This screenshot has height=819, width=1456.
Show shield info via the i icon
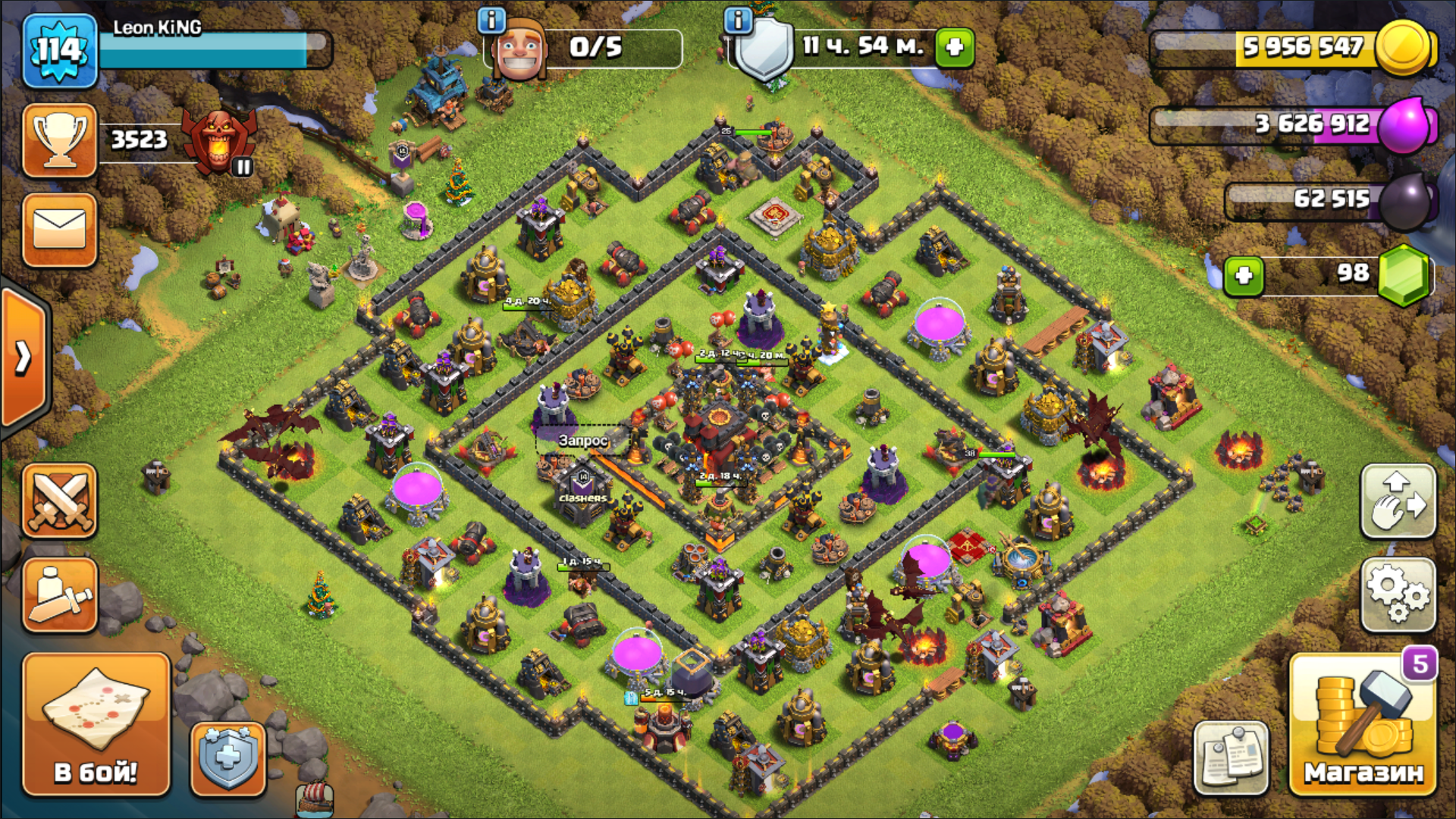[x=737, y=20]
